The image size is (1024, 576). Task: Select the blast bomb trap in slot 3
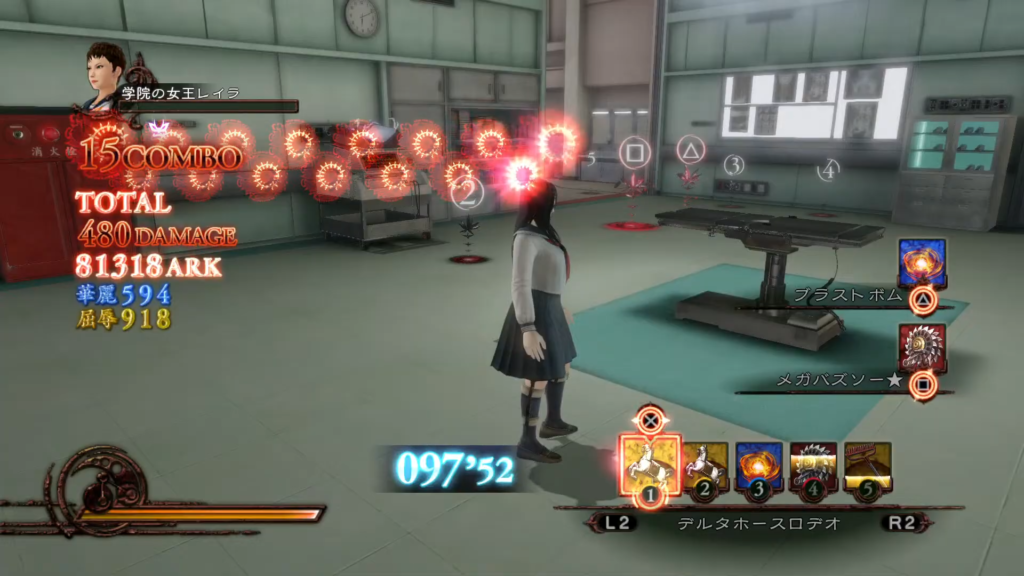759,467
